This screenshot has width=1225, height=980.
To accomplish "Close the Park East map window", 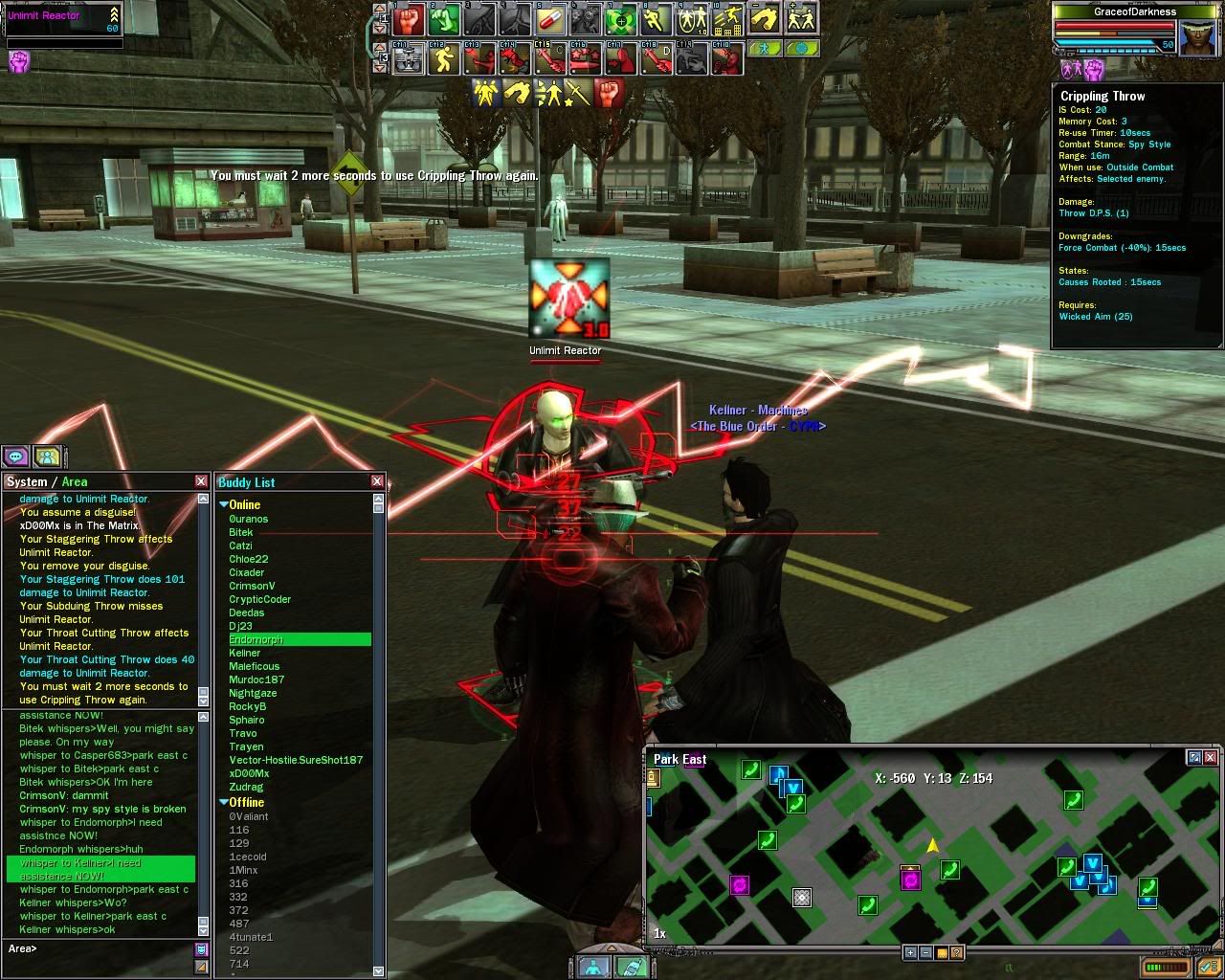I will coord(1211,757).
